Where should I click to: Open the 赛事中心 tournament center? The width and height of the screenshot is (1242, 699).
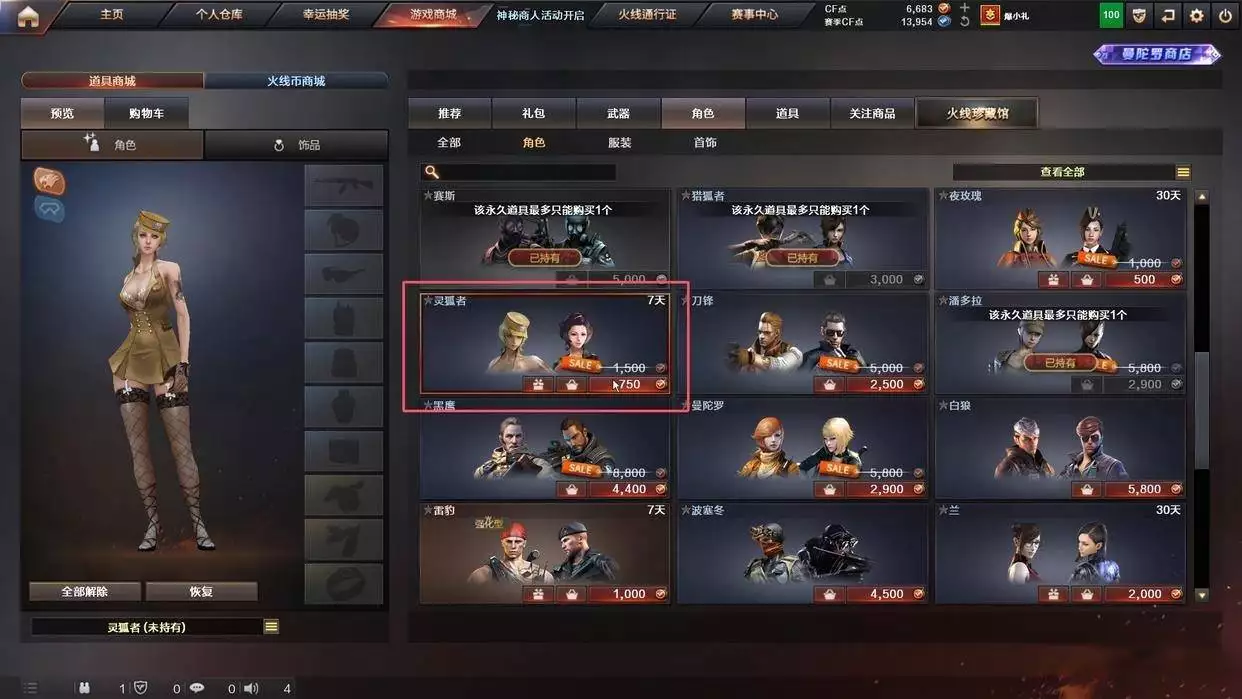(754, 15)
